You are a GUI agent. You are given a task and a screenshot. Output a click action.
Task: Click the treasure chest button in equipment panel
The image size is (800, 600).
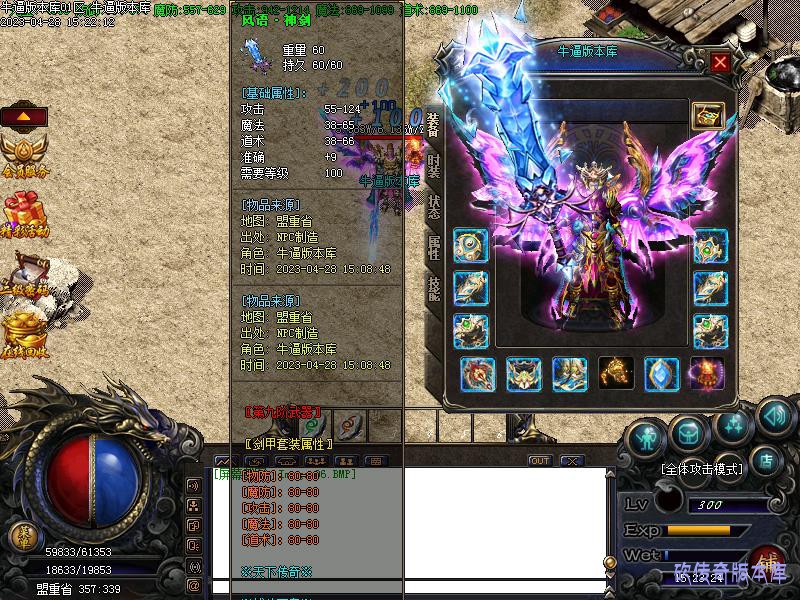pos(706,115)
